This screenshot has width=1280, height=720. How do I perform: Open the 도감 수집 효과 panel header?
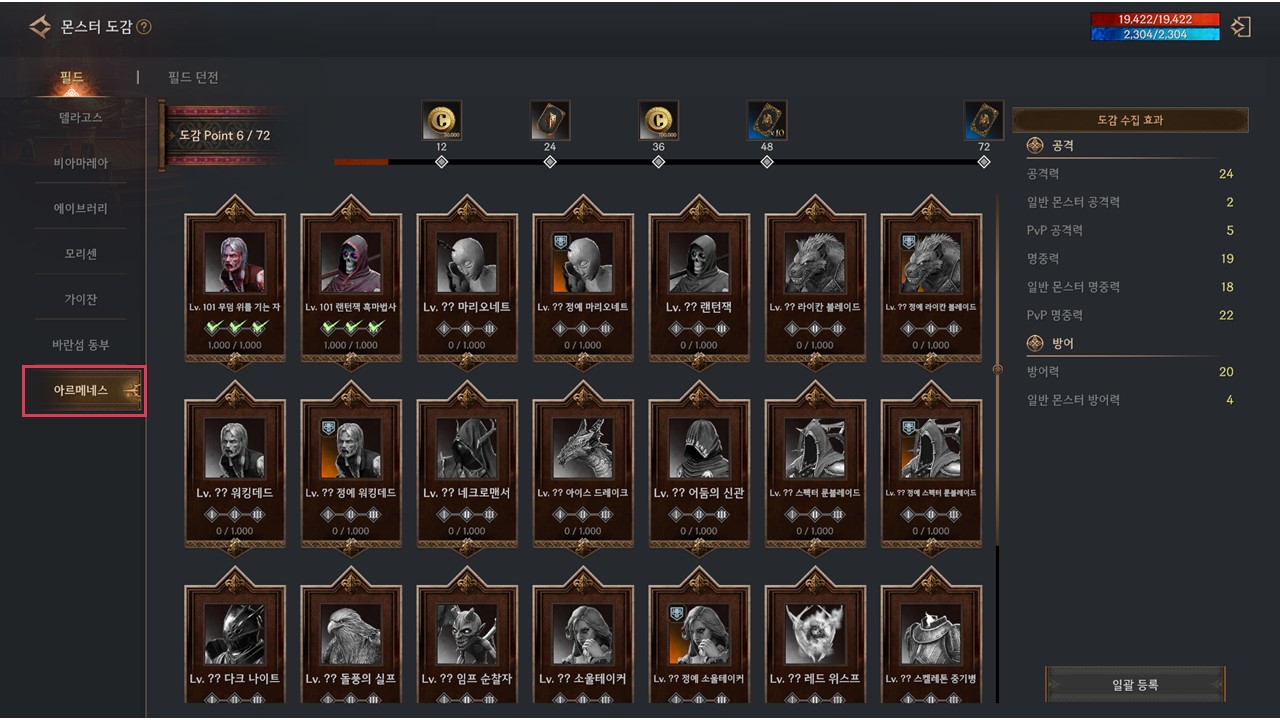pos(1130,120)
